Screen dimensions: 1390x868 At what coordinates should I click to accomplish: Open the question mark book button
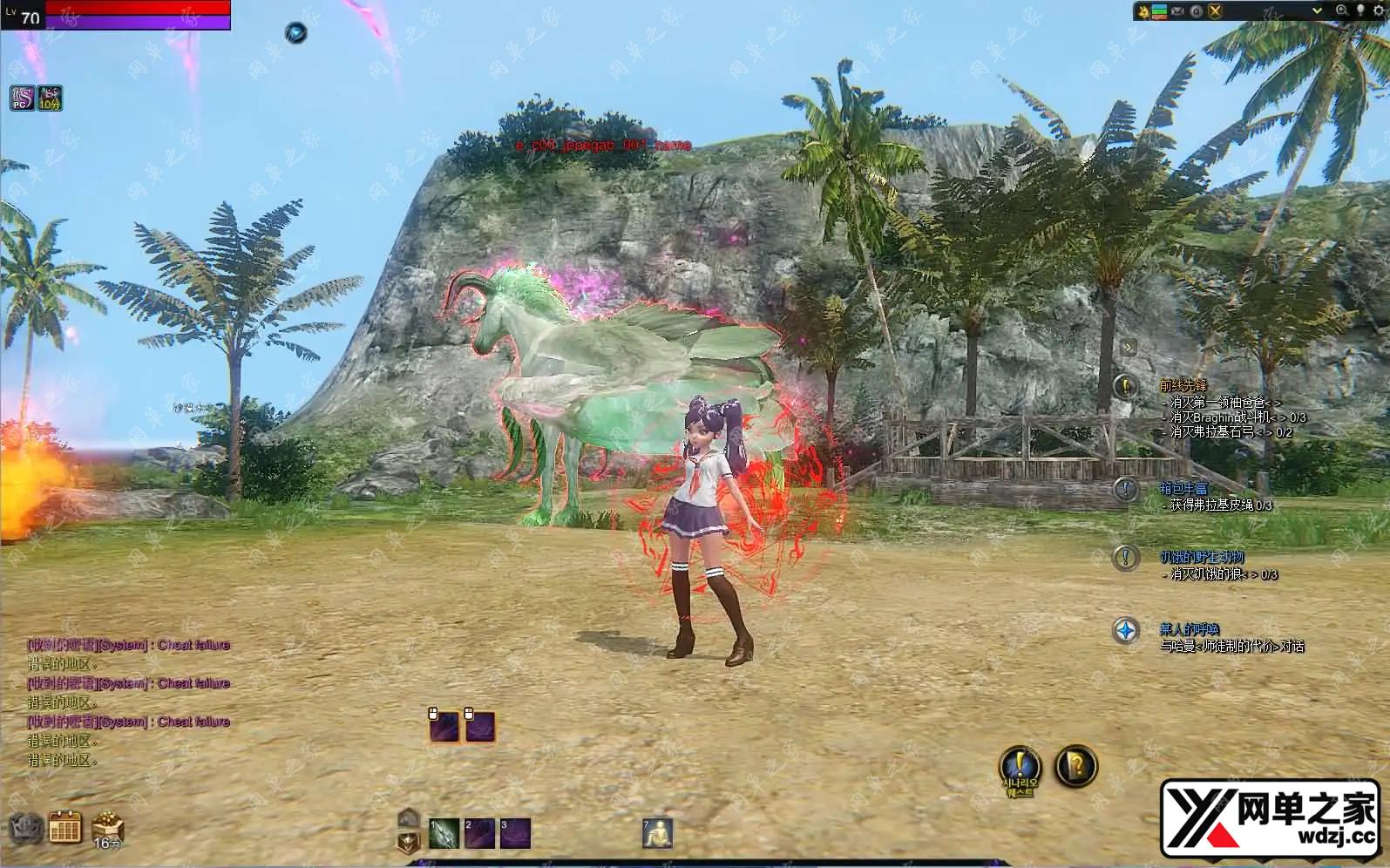[x=1076, y=766]
